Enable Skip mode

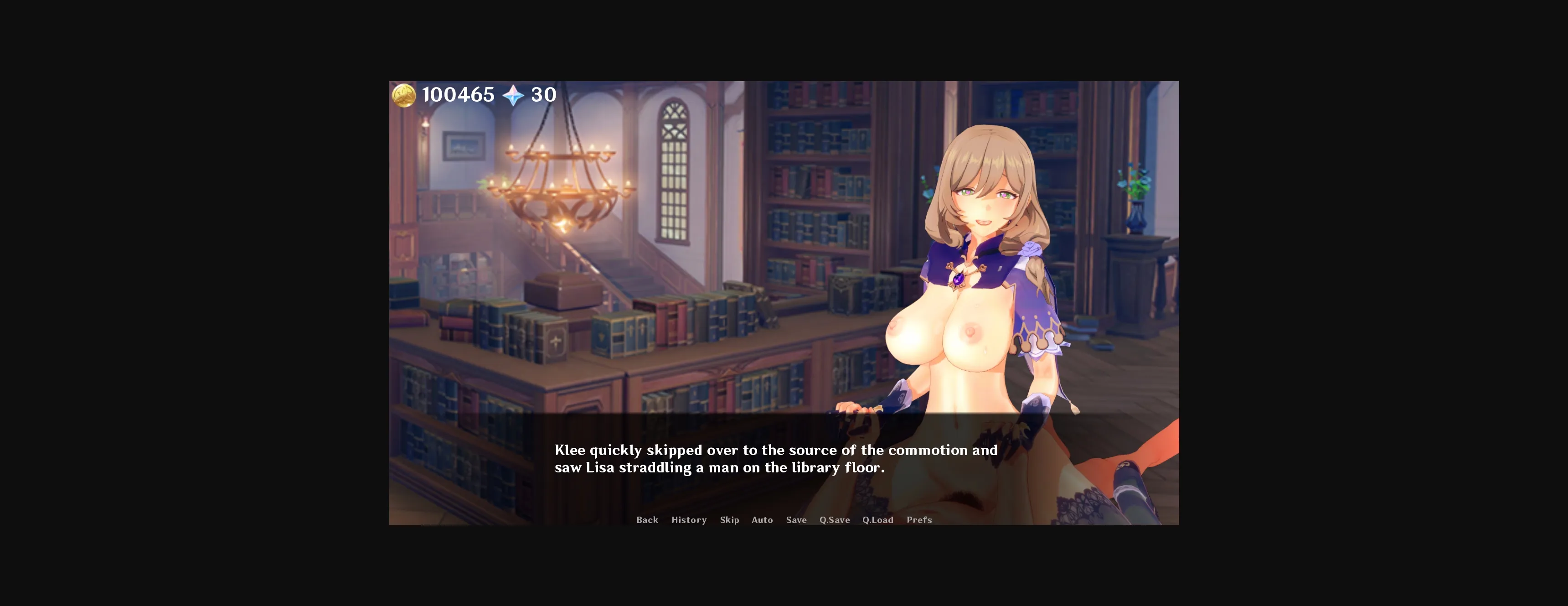tap(729, 520)
